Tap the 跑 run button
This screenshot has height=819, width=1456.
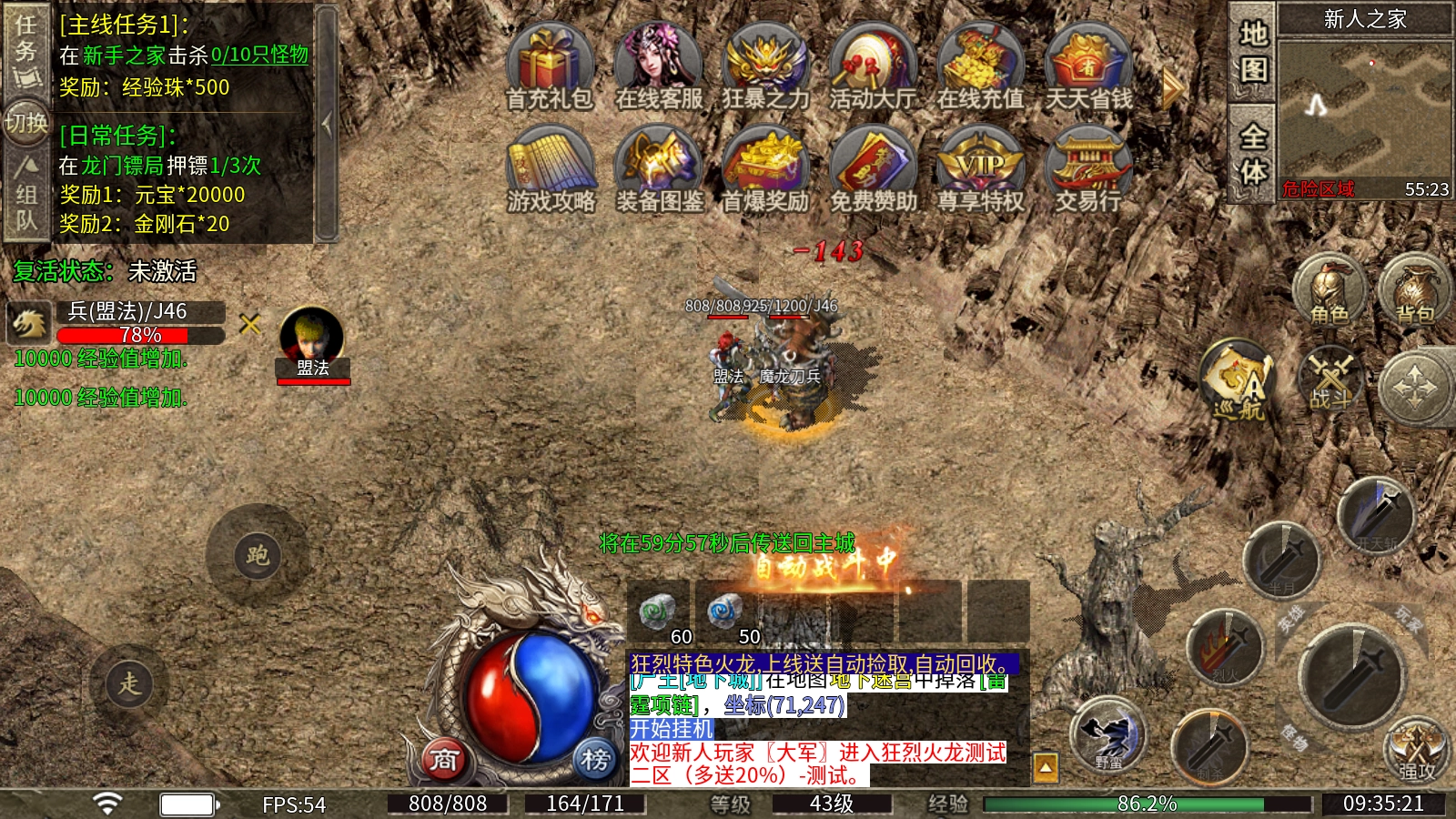pyautogui.click(x=258, y=554)
